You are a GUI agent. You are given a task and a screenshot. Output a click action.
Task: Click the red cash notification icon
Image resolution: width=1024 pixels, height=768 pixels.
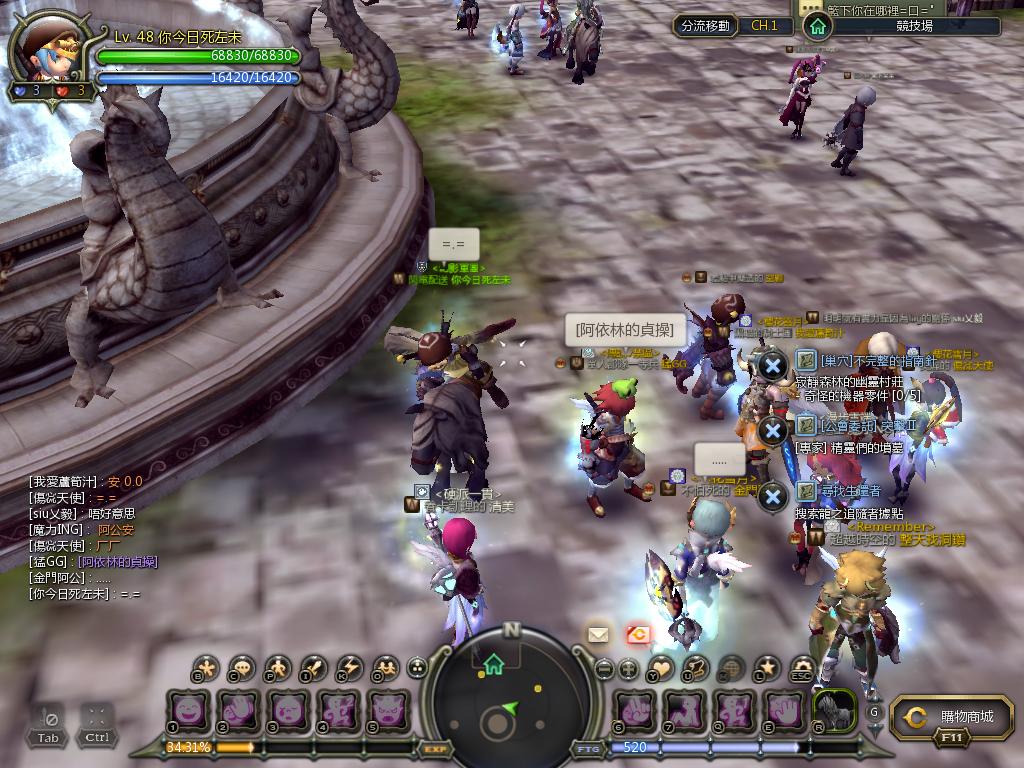(x=637, y=634)
